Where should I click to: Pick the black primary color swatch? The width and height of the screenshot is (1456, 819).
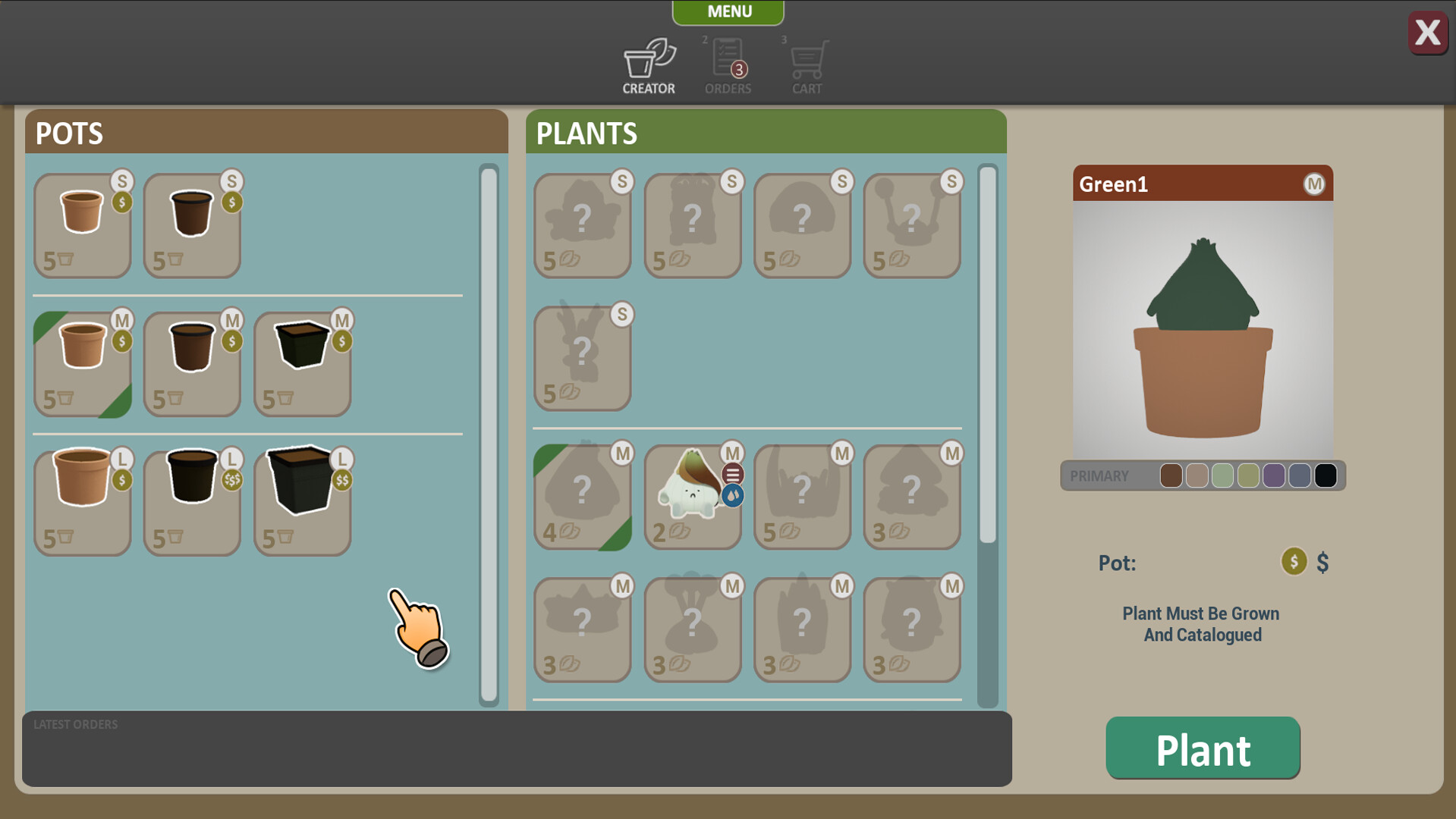(1325, 475)
